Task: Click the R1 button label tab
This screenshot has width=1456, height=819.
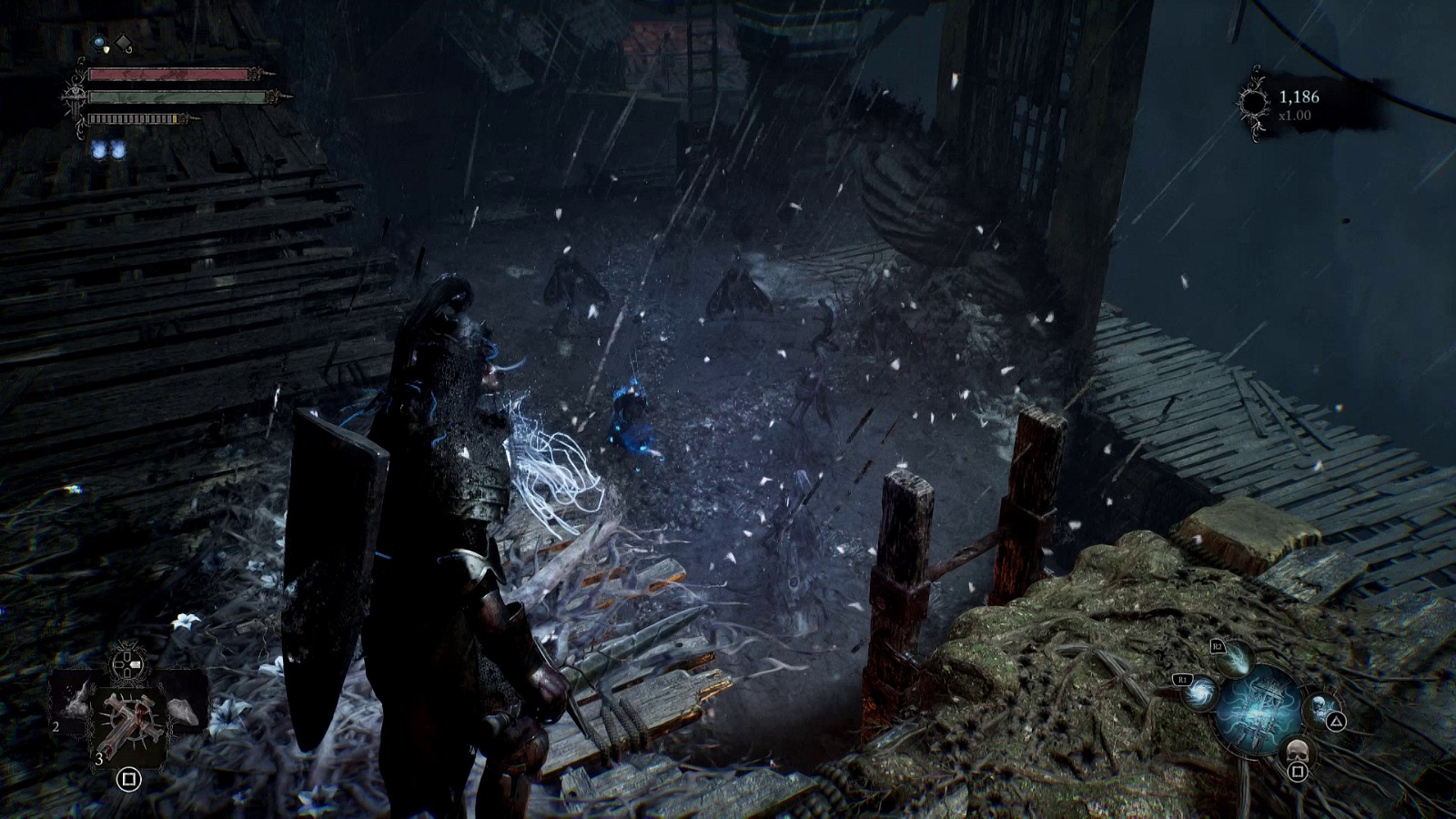Action: click(x=1183, y=679)
